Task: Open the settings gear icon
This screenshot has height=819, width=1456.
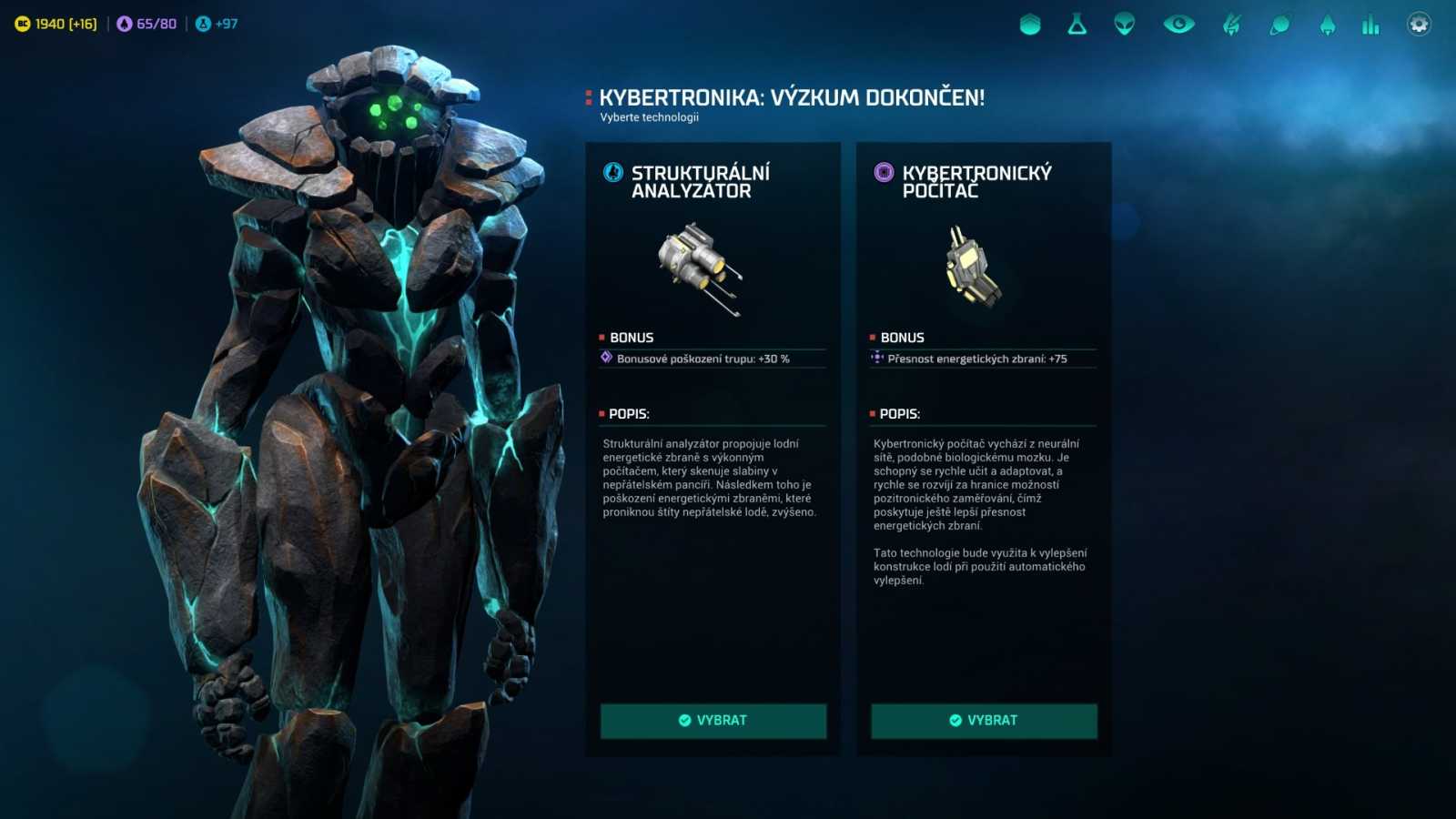Action: [x=1417, y=25]
